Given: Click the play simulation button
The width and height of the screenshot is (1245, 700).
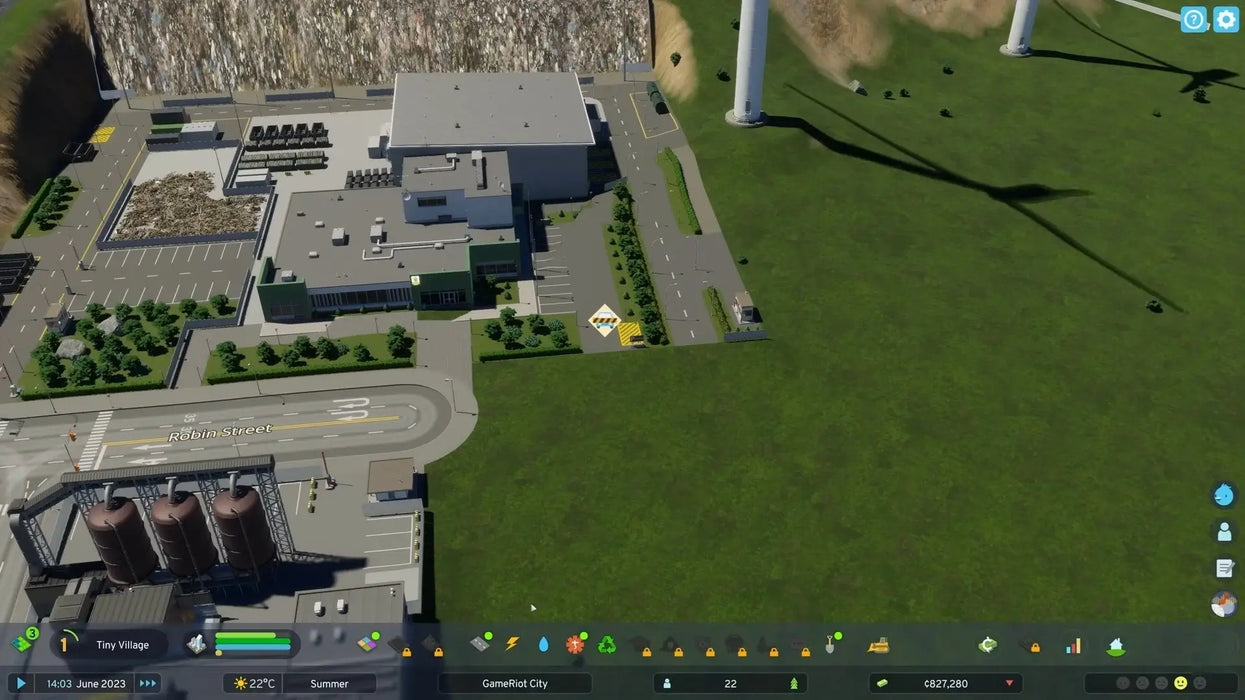Looking at the screenshot, I should coord(20,683).
